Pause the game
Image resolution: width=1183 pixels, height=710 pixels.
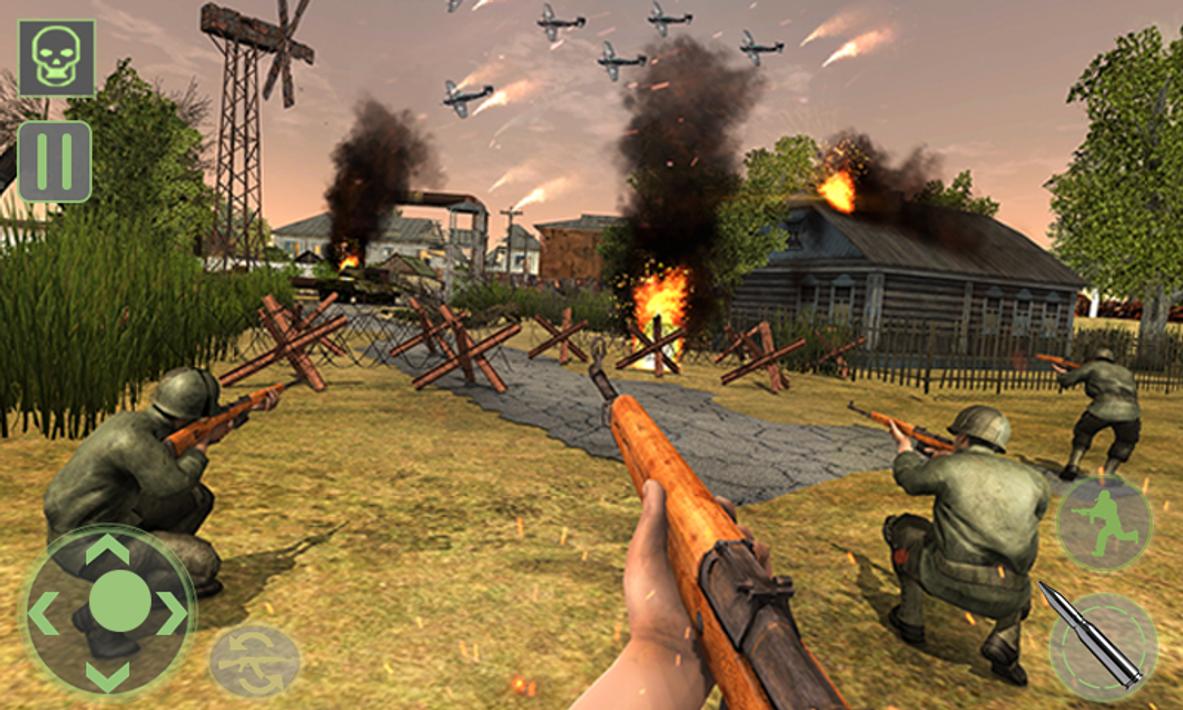tap(54, 161)
